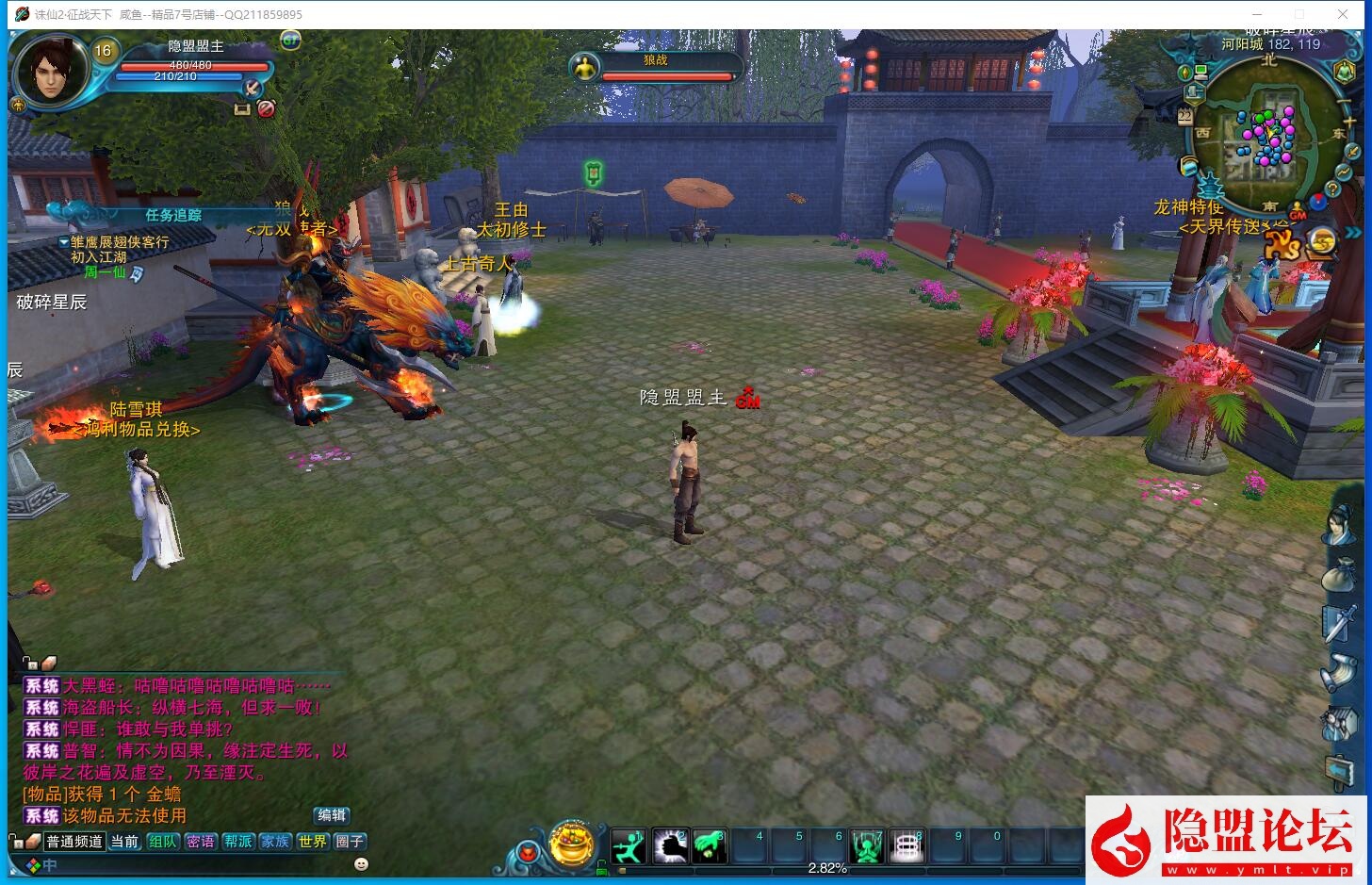The image size is (1372, 885).
Task: Switch chat to the 组队 (team) channel
Action: coord(162,842)
